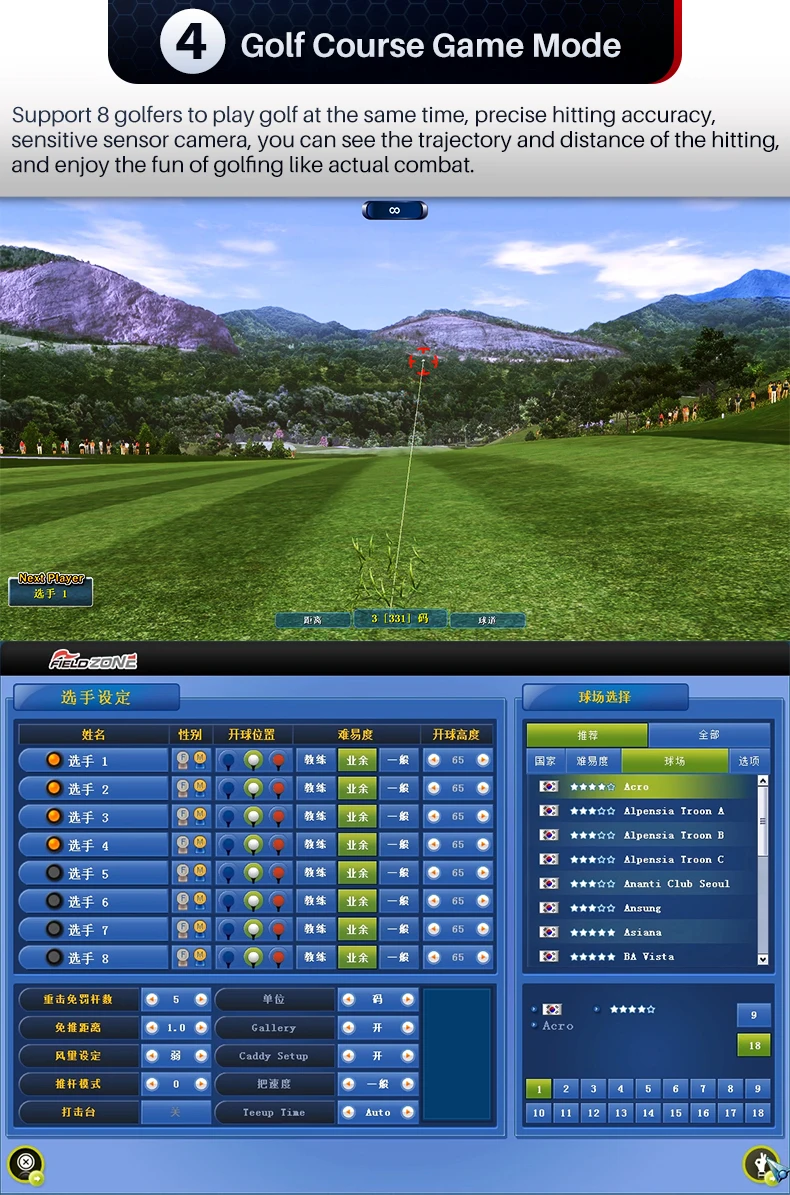Switch to the 全部 course tab
Image resolution: width=790 pixels, height=1195 pixels.
(x=709, y=735)
